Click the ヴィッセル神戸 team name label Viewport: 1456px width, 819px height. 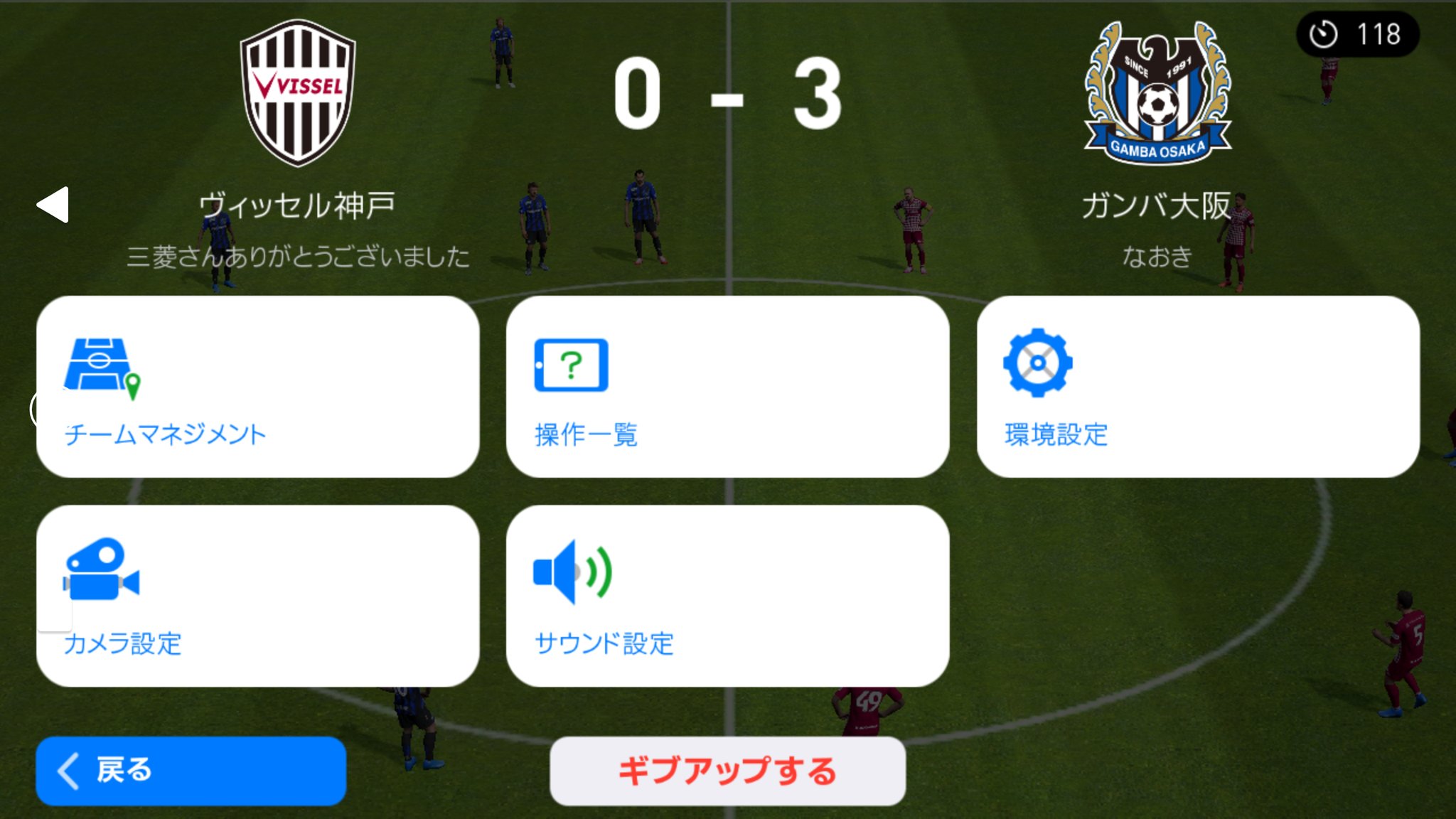(296, 205)
